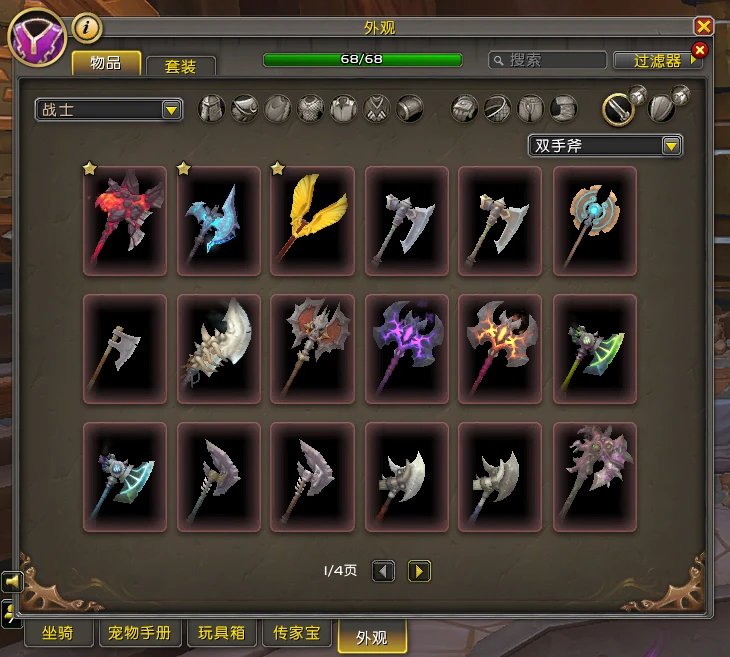Choose the red spiked molten axe appearance
The height and width of the screenshot is (657, 730).
pyautogui.click(x=125, y=220)
